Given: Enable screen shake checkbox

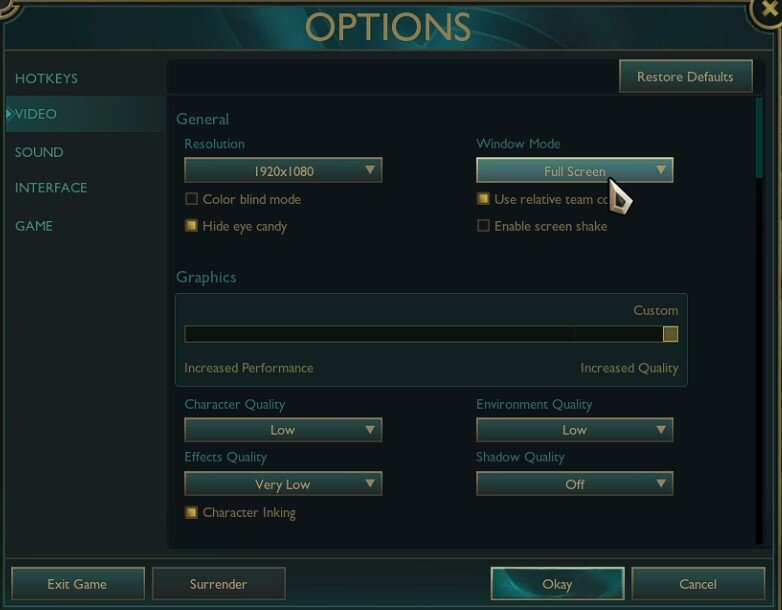Looking at the screenshot, I should pos(483,226).
